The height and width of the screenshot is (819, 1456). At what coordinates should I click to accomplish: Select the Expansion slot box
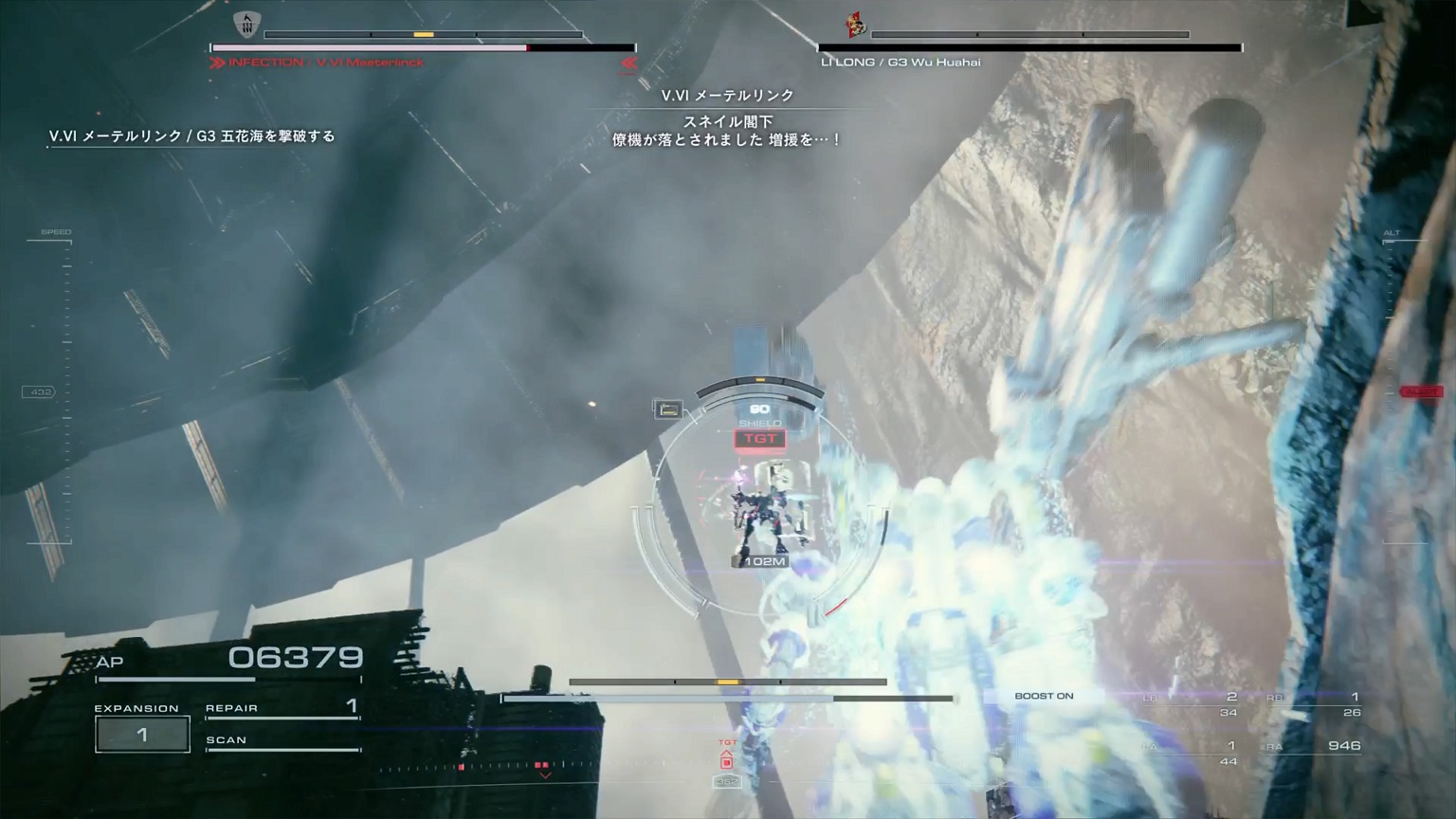[142, 735]
